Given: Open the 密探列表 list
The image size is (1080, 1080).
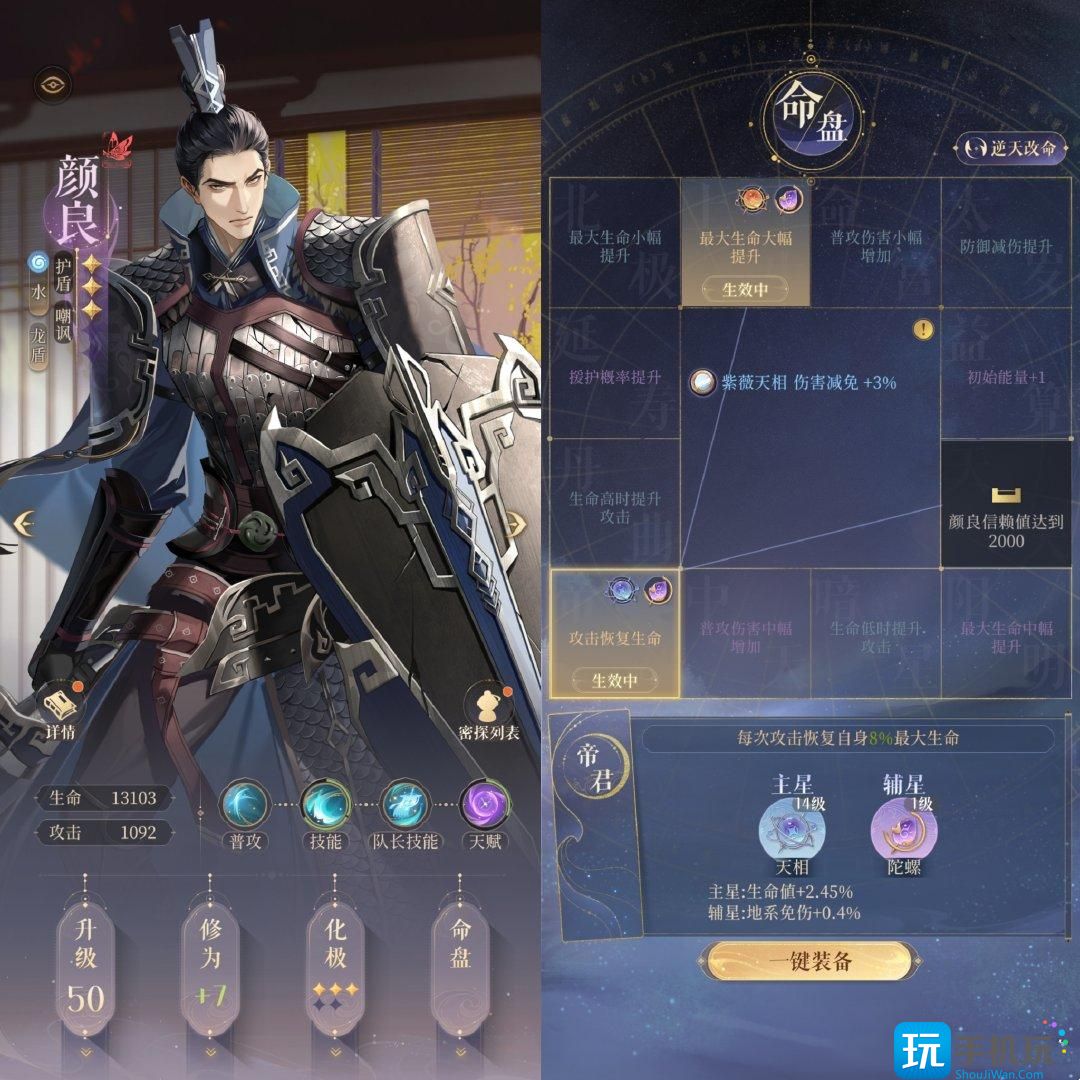Looking at the screenshot, I should coord(487,712).
